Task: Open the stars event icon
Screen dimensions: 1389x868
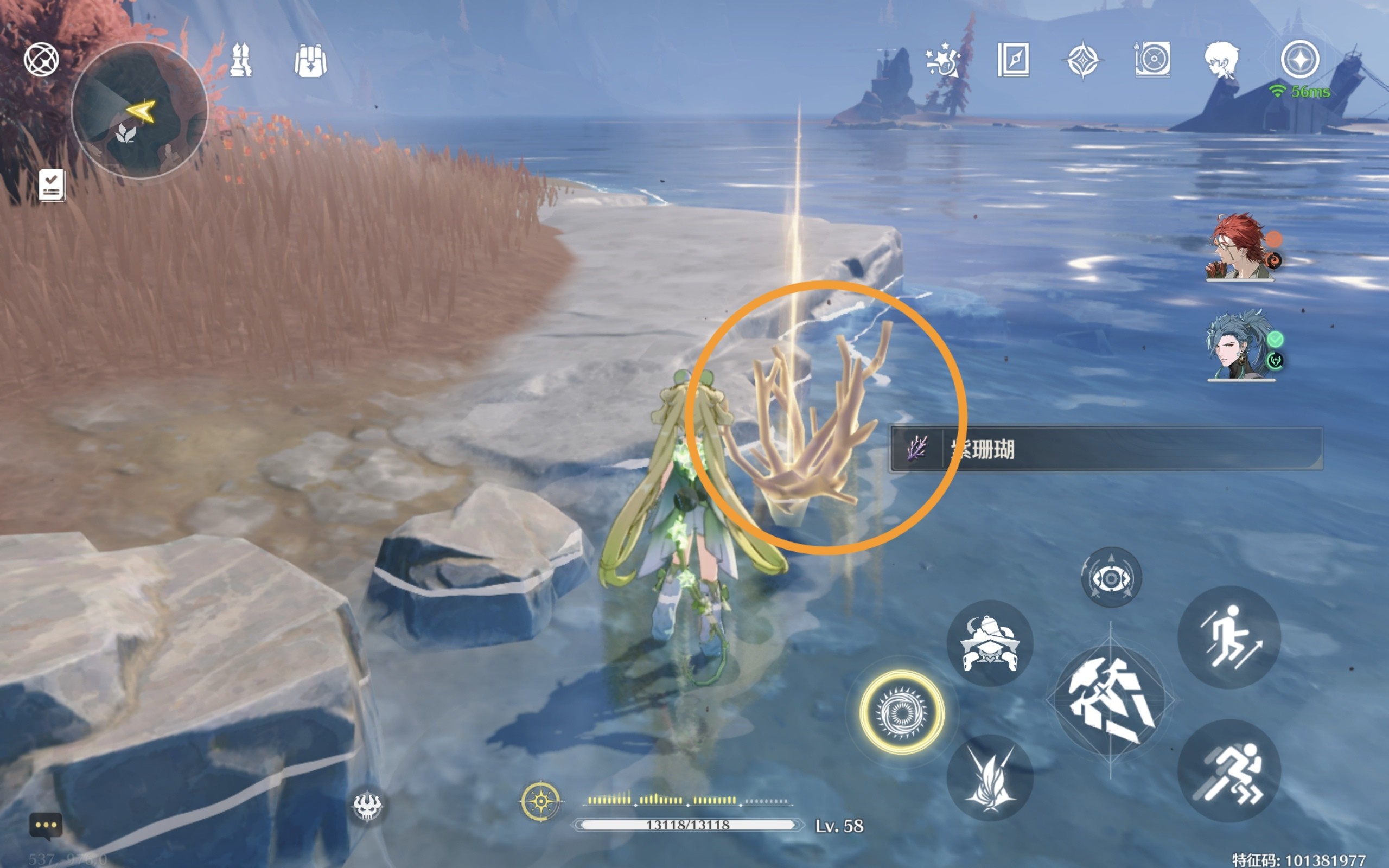Action: coord(943,60)
